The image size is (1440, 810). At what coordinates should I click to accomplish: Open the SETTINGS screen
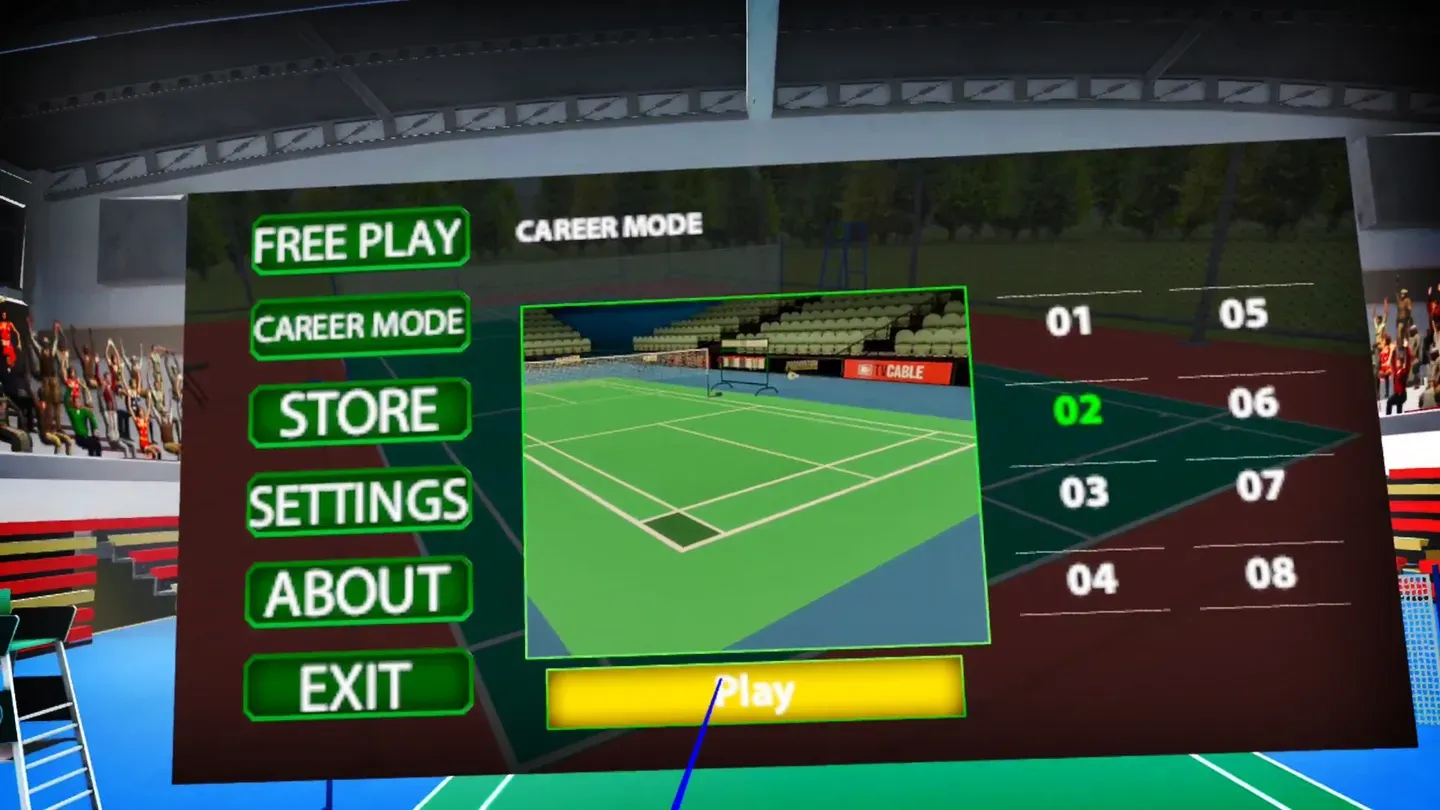359,500
